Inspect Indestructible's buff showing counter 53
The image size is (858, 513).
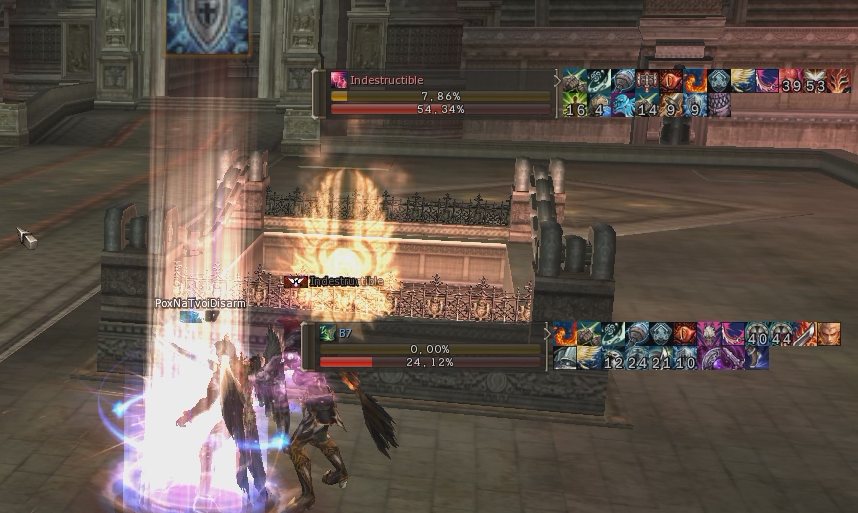[x=816, y=81]
